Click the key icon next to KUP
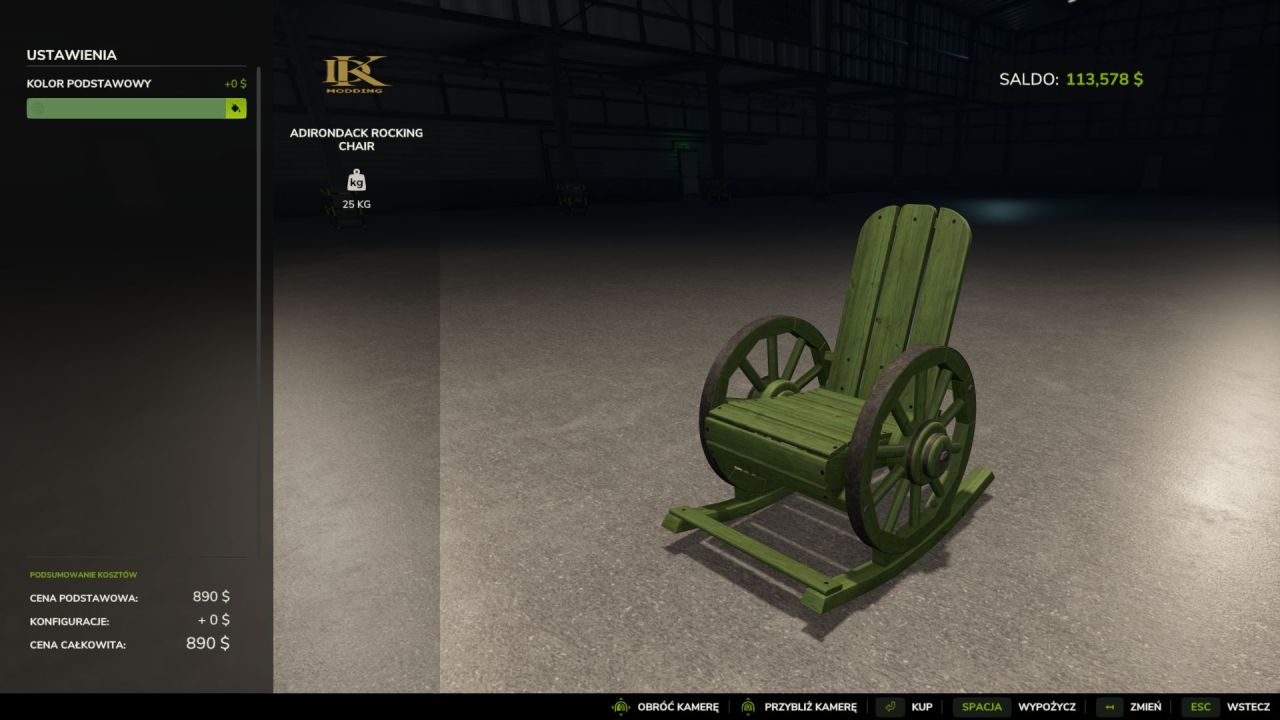Screen dimensions: 1280x720 coord(890,706)
